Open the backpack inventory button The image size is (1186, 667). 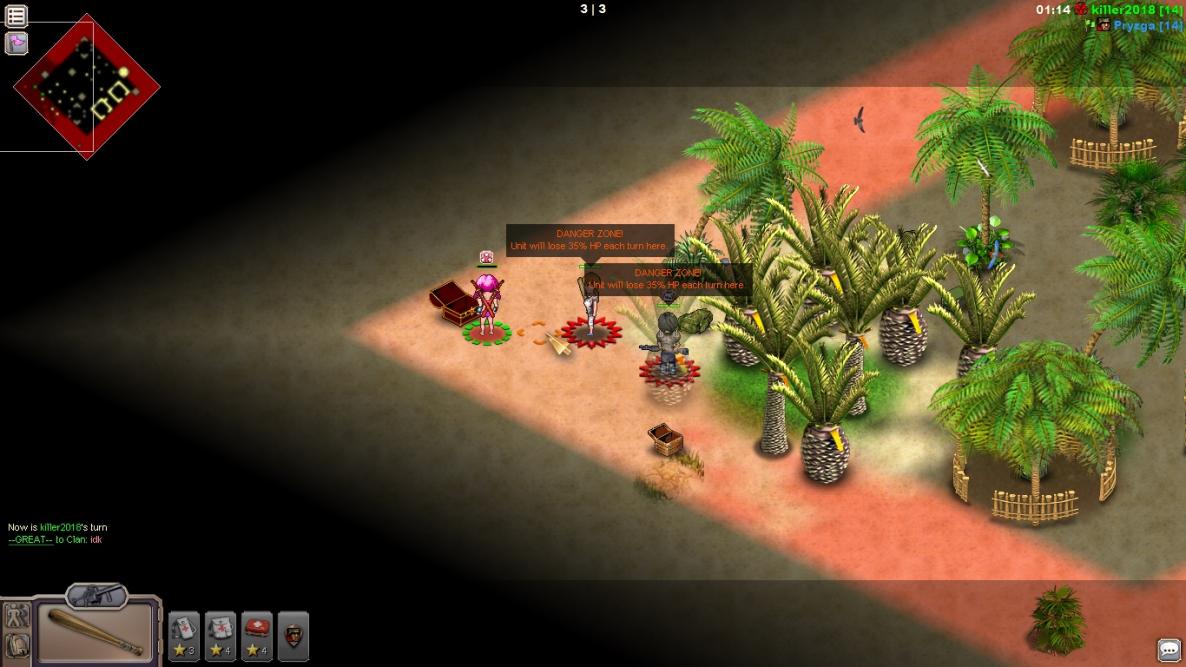(16, 645)
